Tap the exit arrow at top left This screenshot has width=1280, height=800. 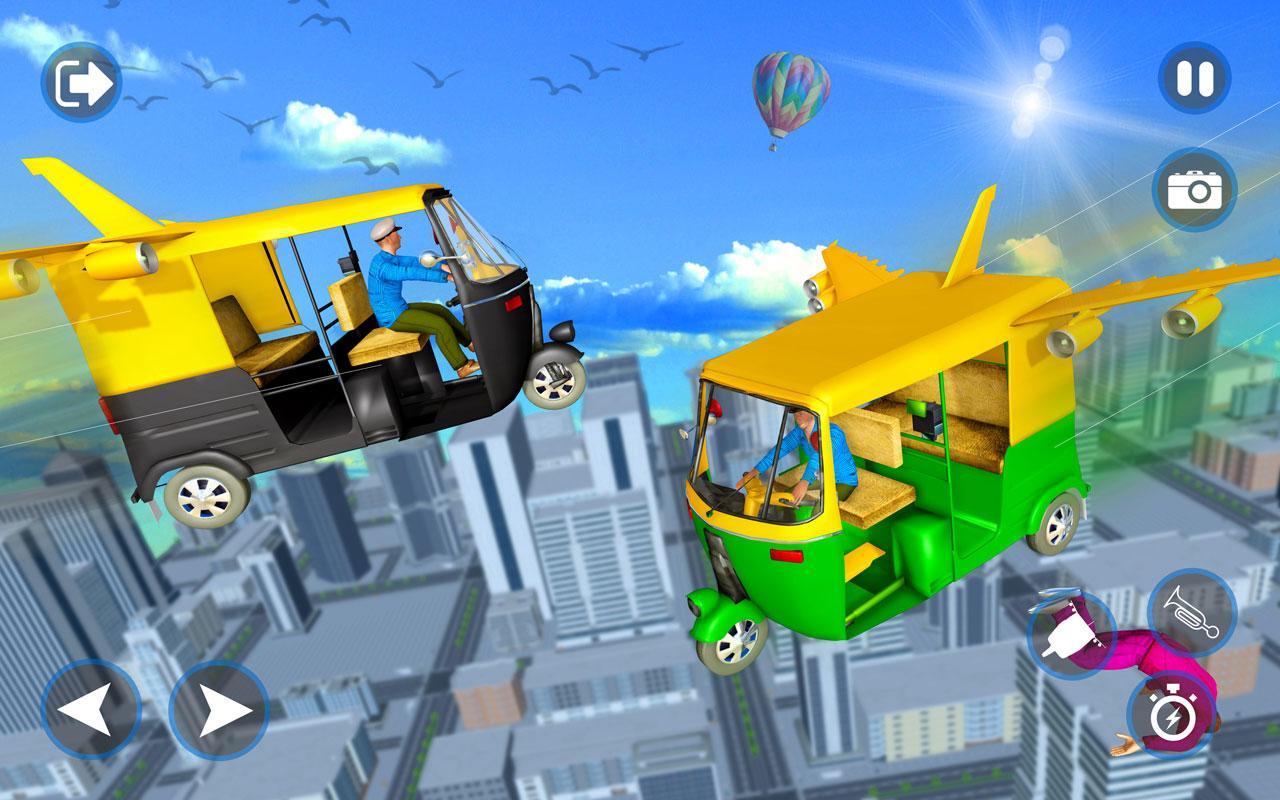(x=83, y=82)
